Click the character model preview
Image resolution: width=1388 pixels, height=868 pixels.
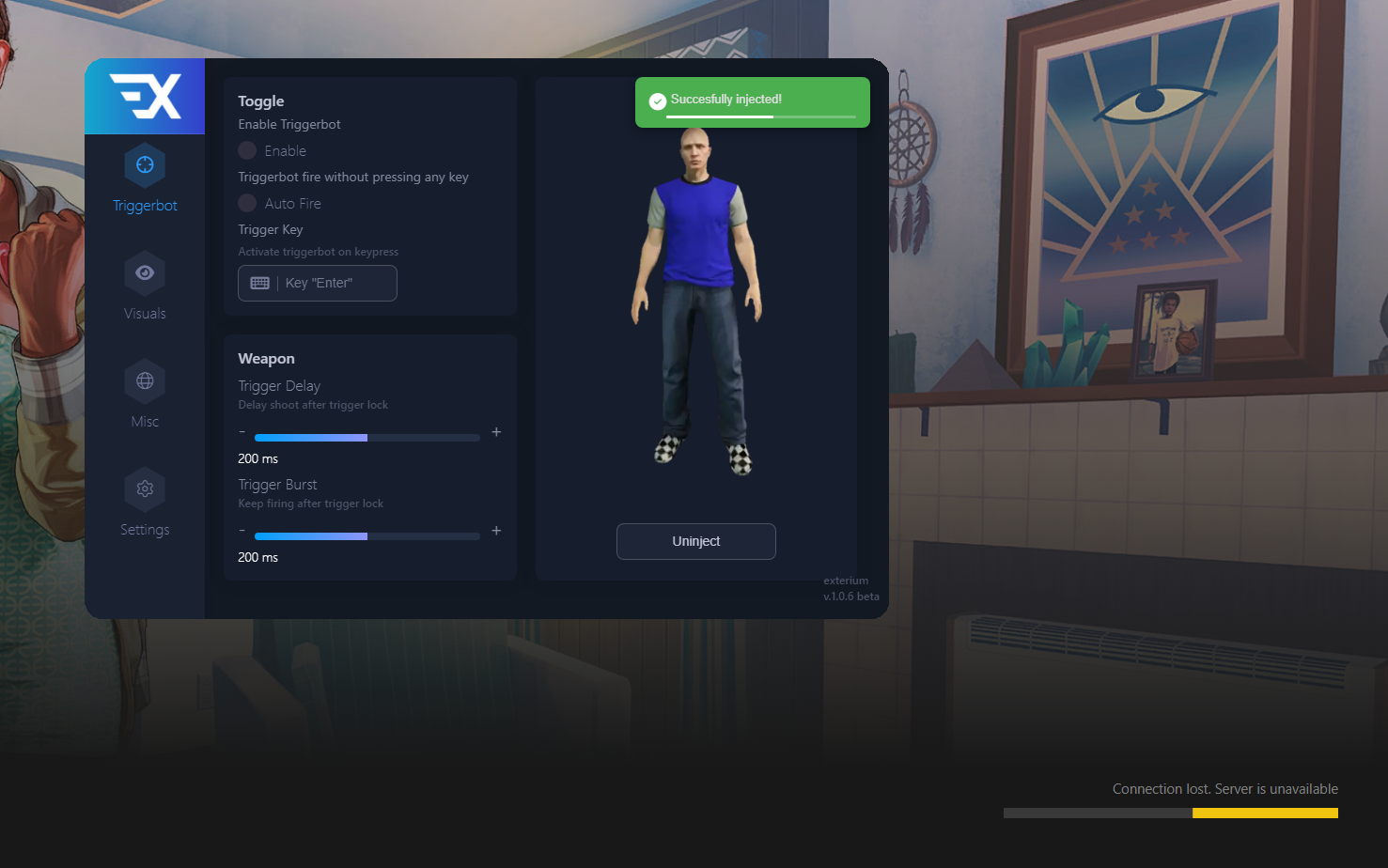point(695,301)
